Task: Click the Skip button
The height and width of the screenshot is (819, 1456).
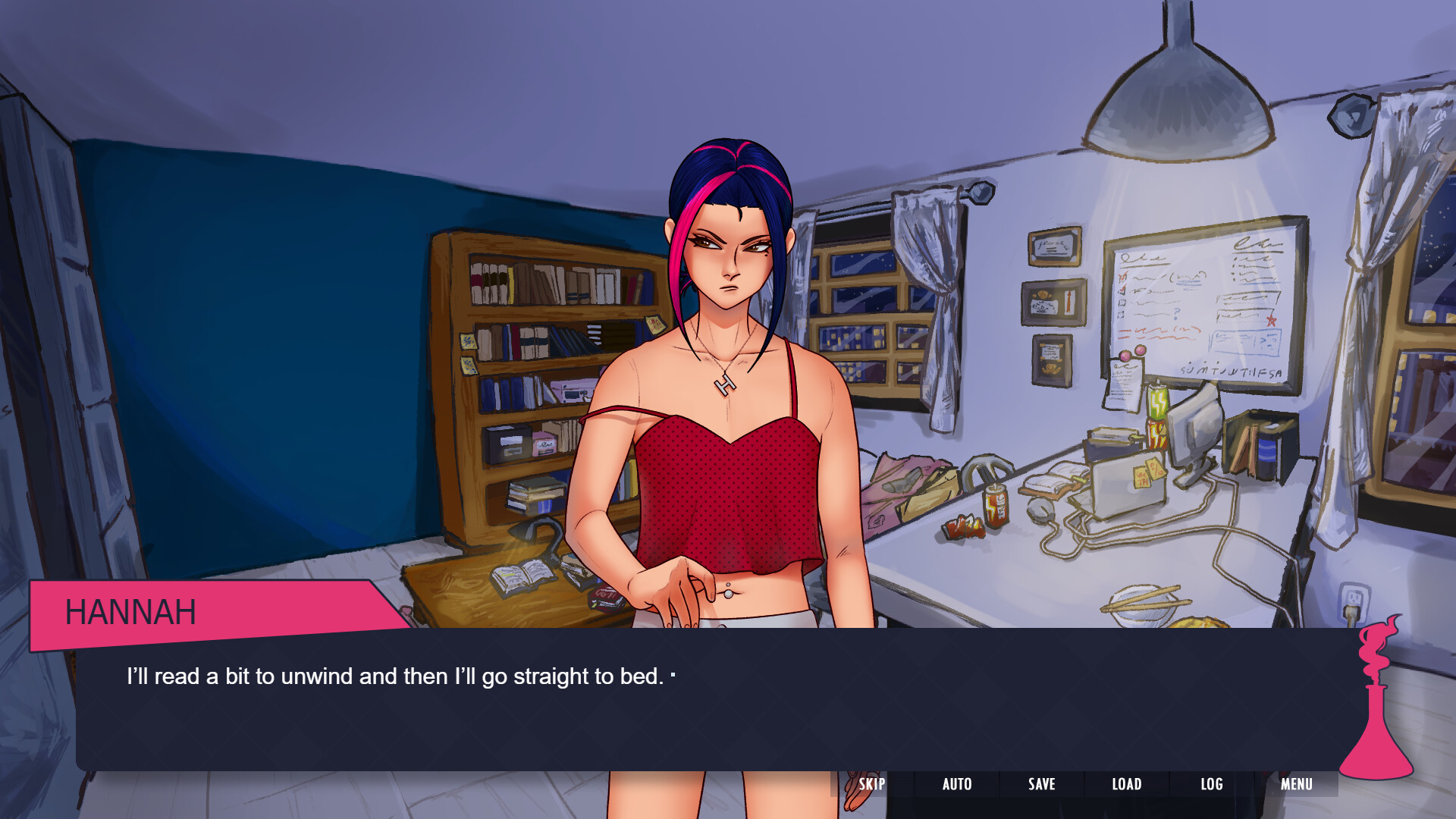Action: tap(871, 784)
